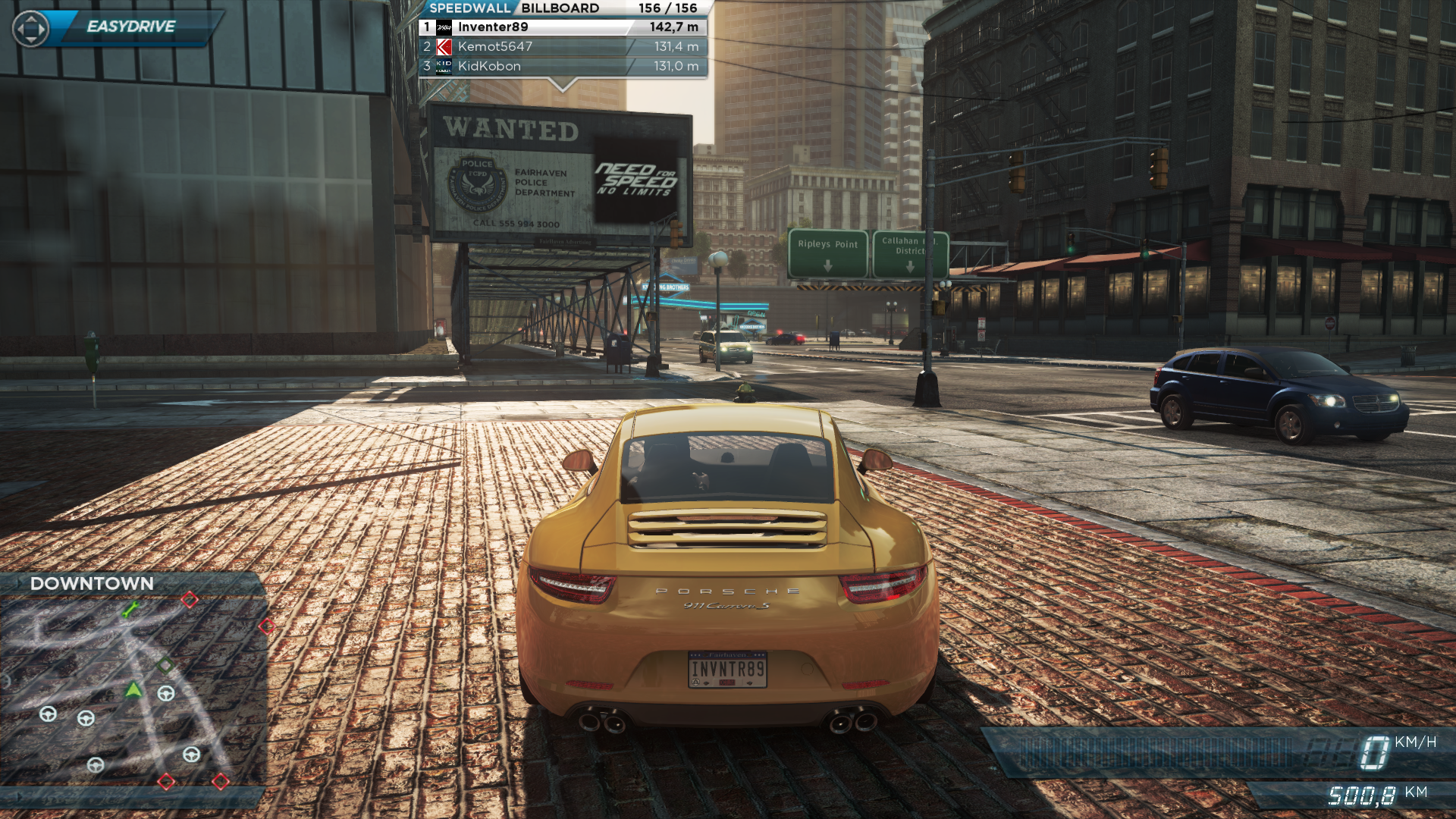The image size is (1456, 819).
Task: Select the Speedwall header label
Action: pyautogui.click(x=469, y=8)
